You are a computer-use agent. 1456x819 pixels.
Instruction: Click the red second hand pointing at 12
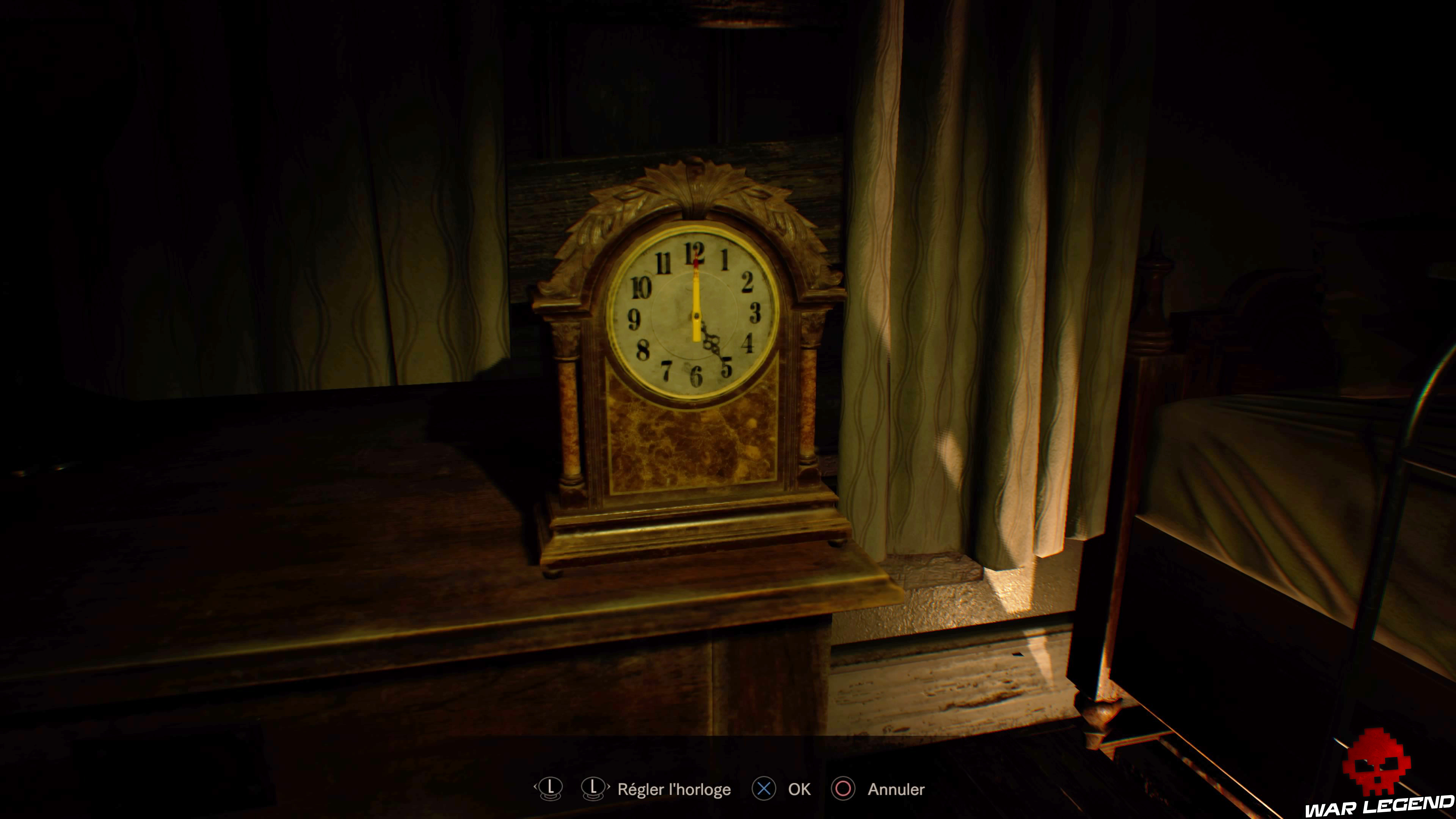pyautogui.click(x=695, y=260)
